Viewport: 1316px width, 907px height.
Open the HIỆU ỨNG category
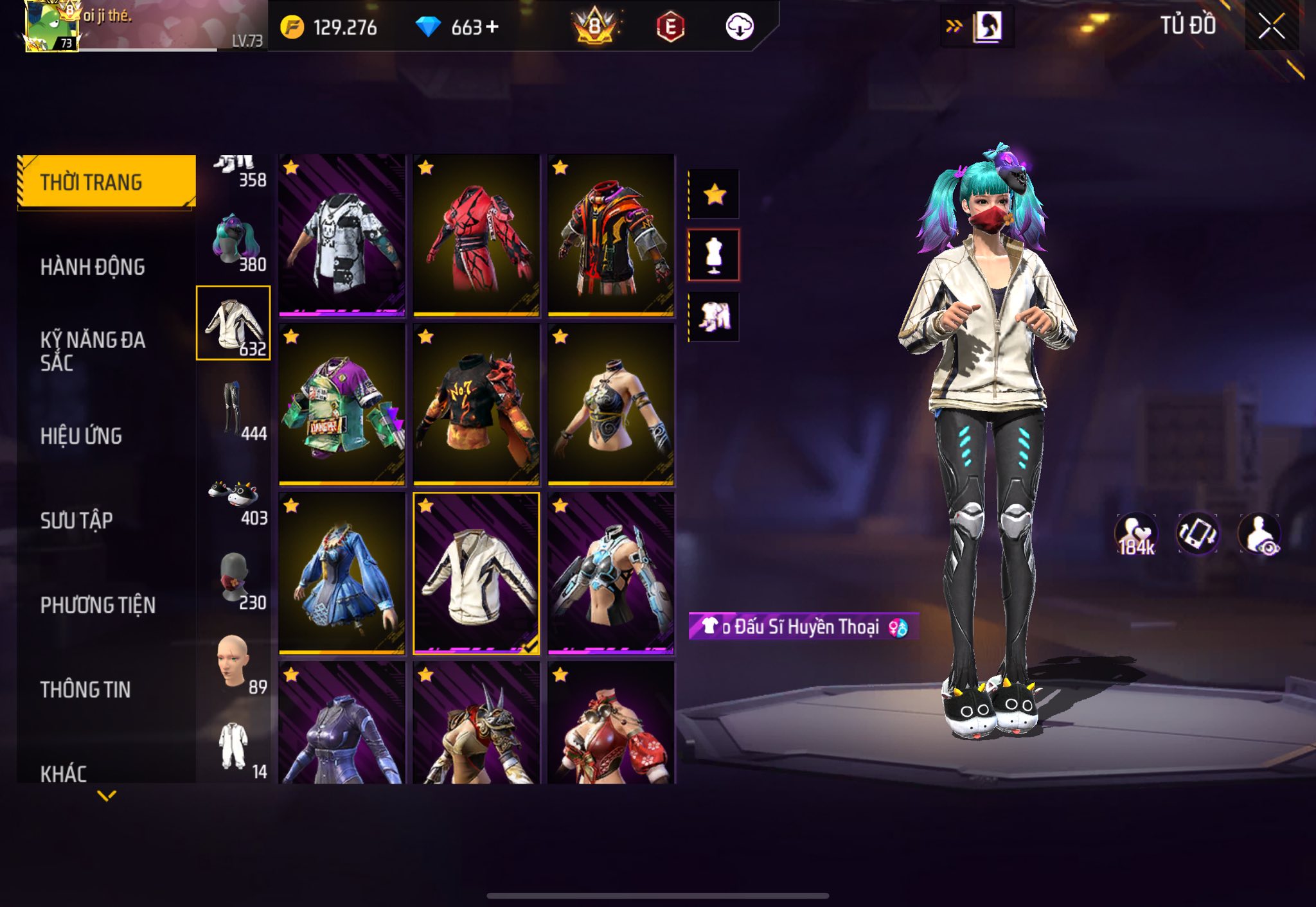[81, 436]
